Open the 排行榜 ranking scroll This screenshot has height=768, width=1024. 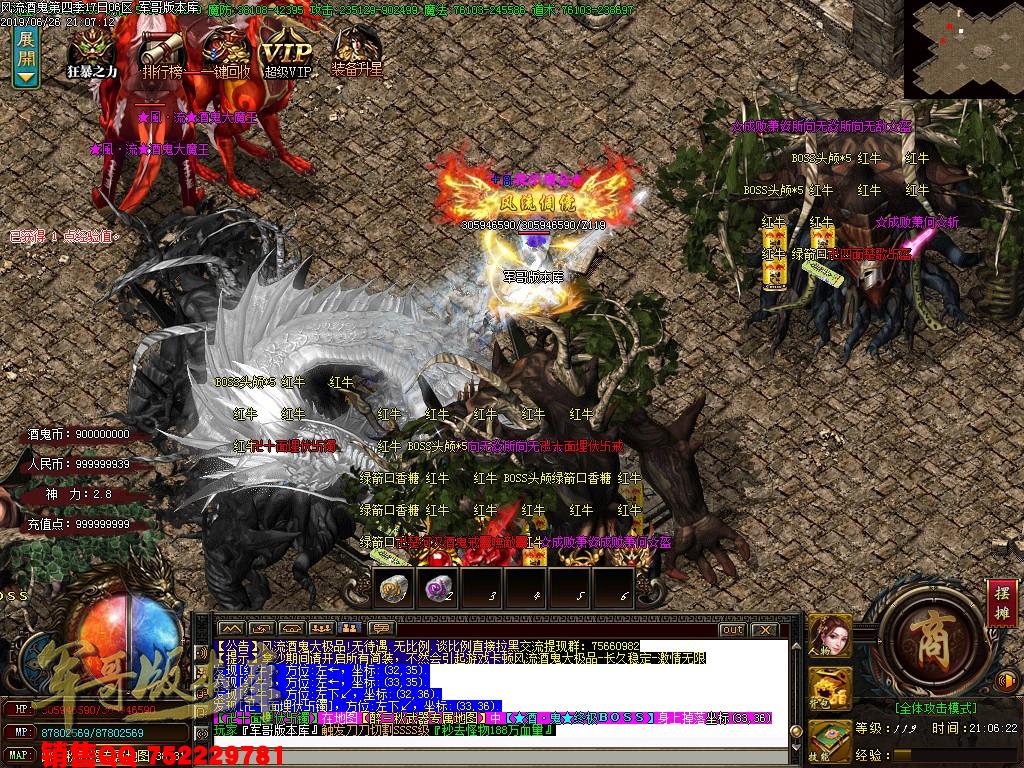161,52
